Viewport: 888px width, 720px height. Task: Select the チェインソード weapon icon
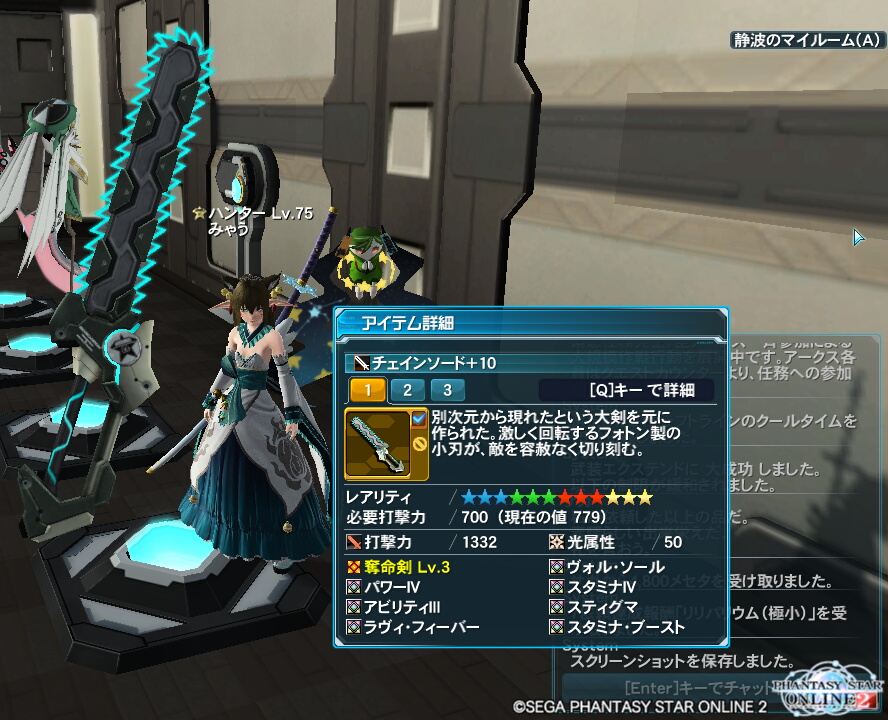377,442
